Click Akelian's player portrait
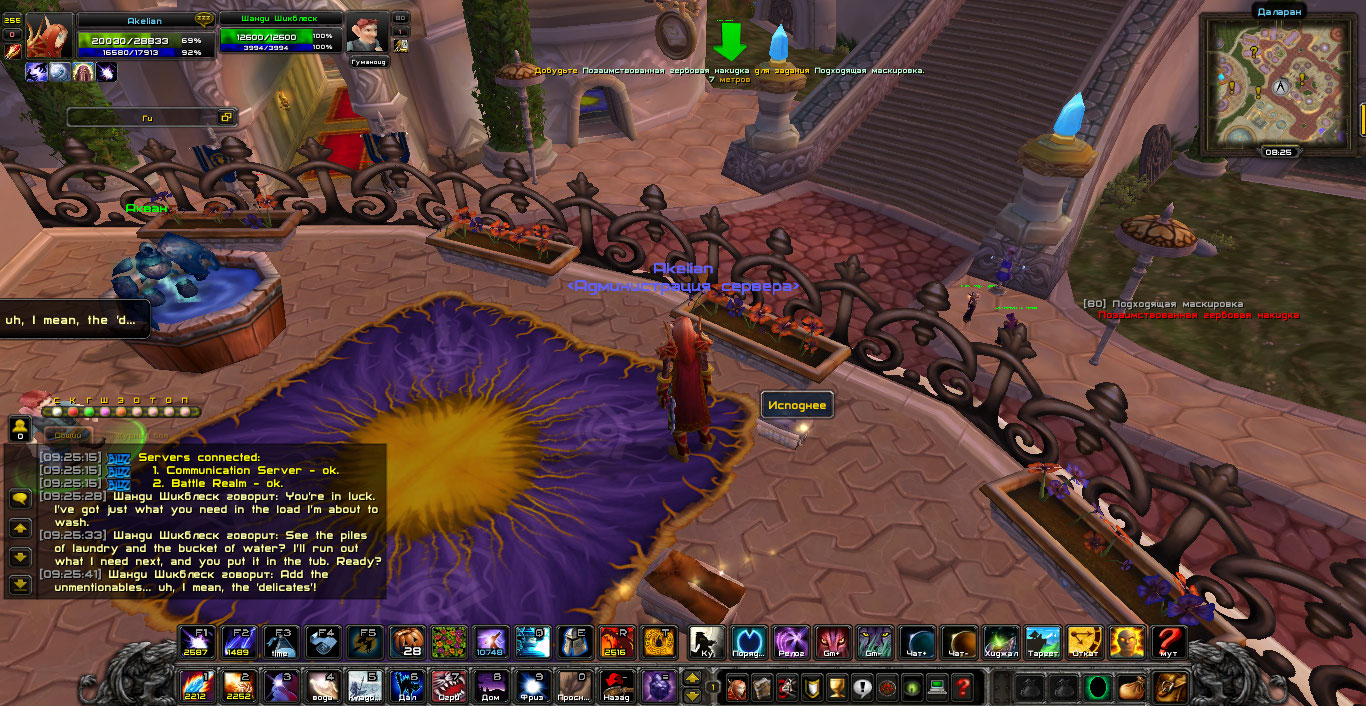 coord(50,37)
